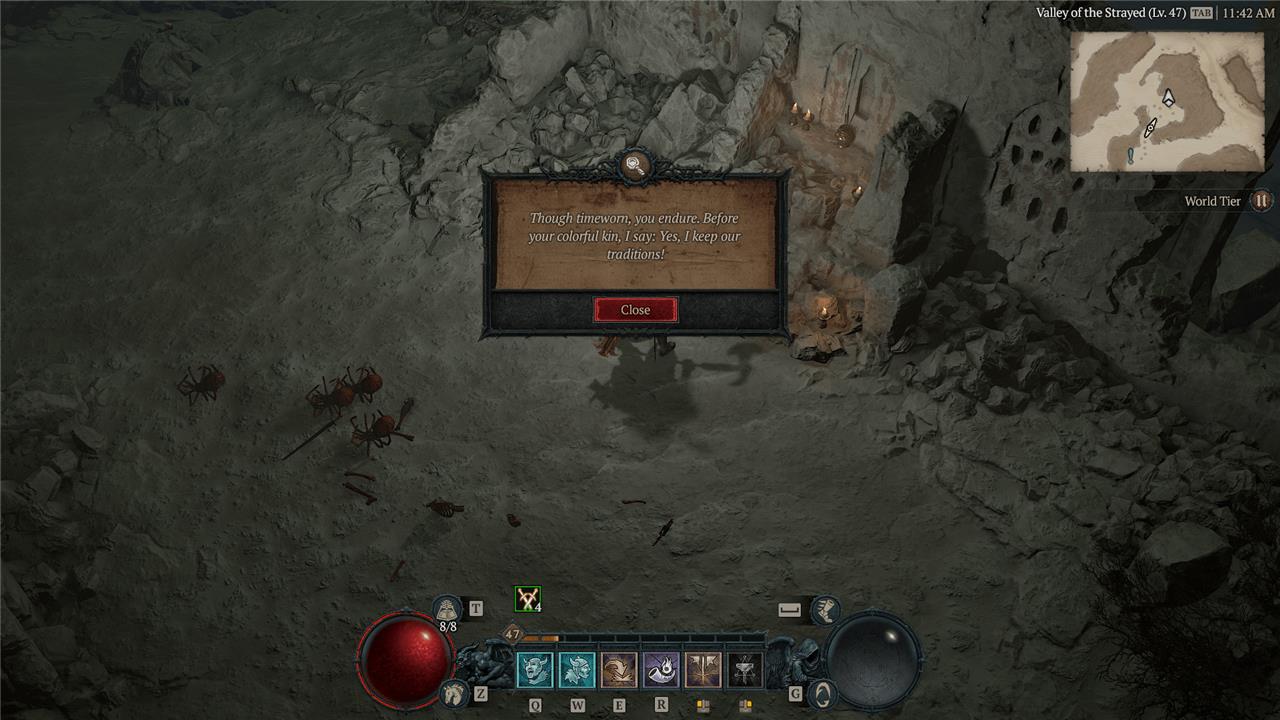Use the teal war cry head skill
Viewport: 1280px width, 720px height.
(577, 670)
